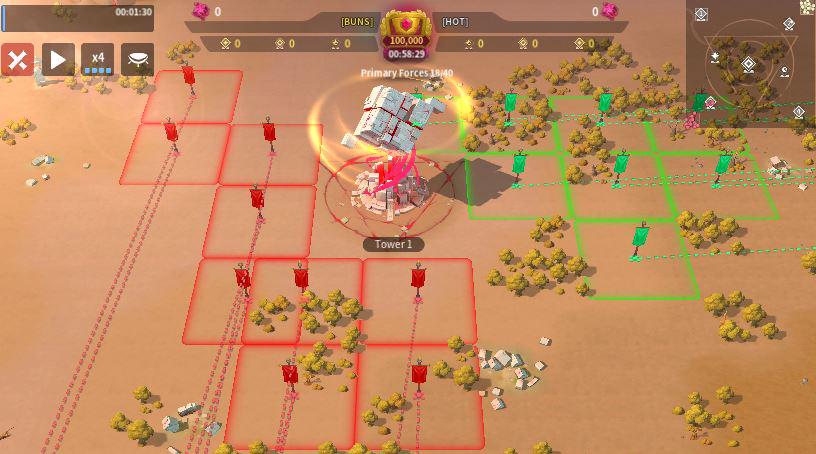Change the x4 playback speed
The width and height of the screenshot is (816, 454).
(97, 60)
